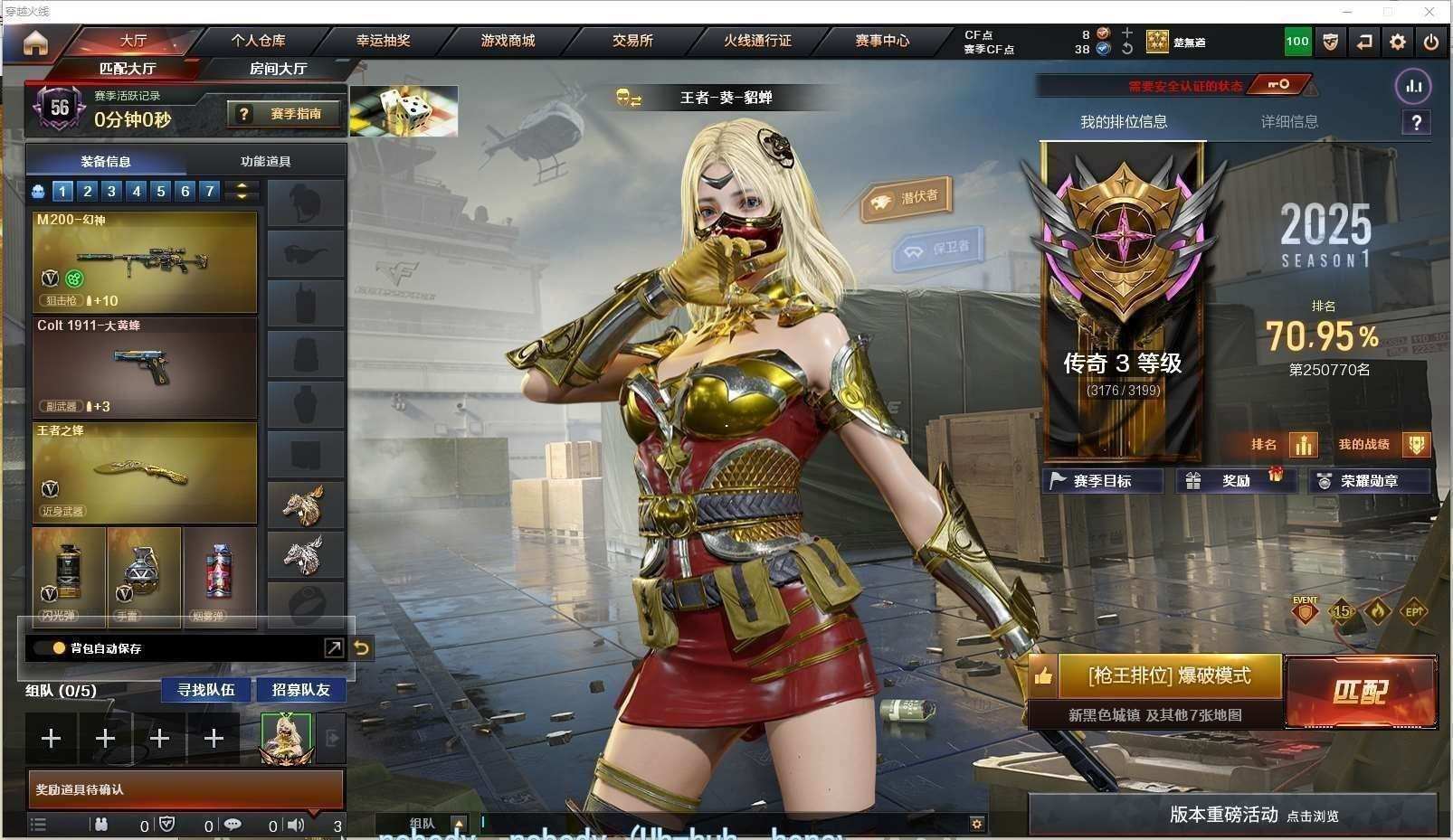The image size is (1453, 840).
Task: Select the 功能道具 tab
Action: click(x=265, y=162)
